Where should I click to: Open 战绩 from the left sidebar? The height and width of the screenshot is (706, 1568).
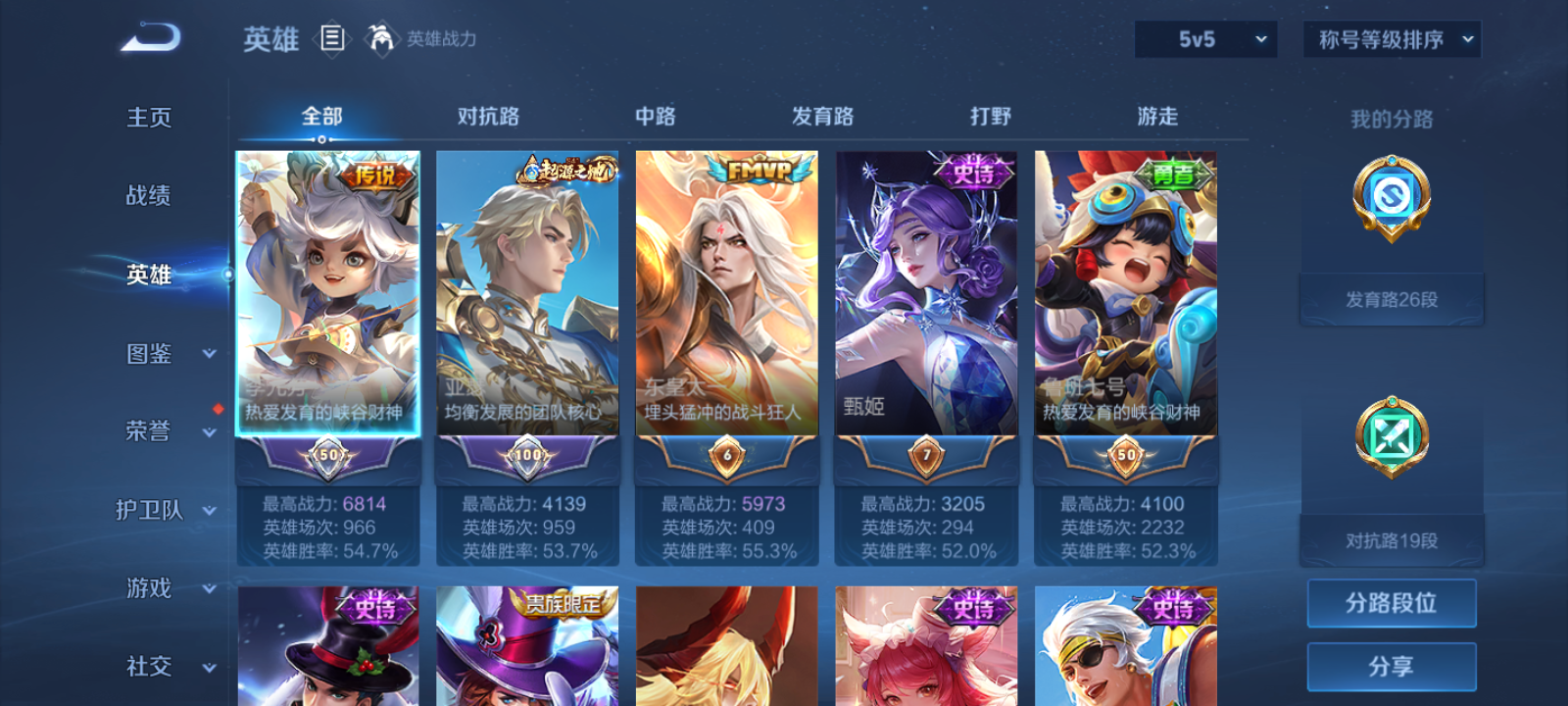147,197
